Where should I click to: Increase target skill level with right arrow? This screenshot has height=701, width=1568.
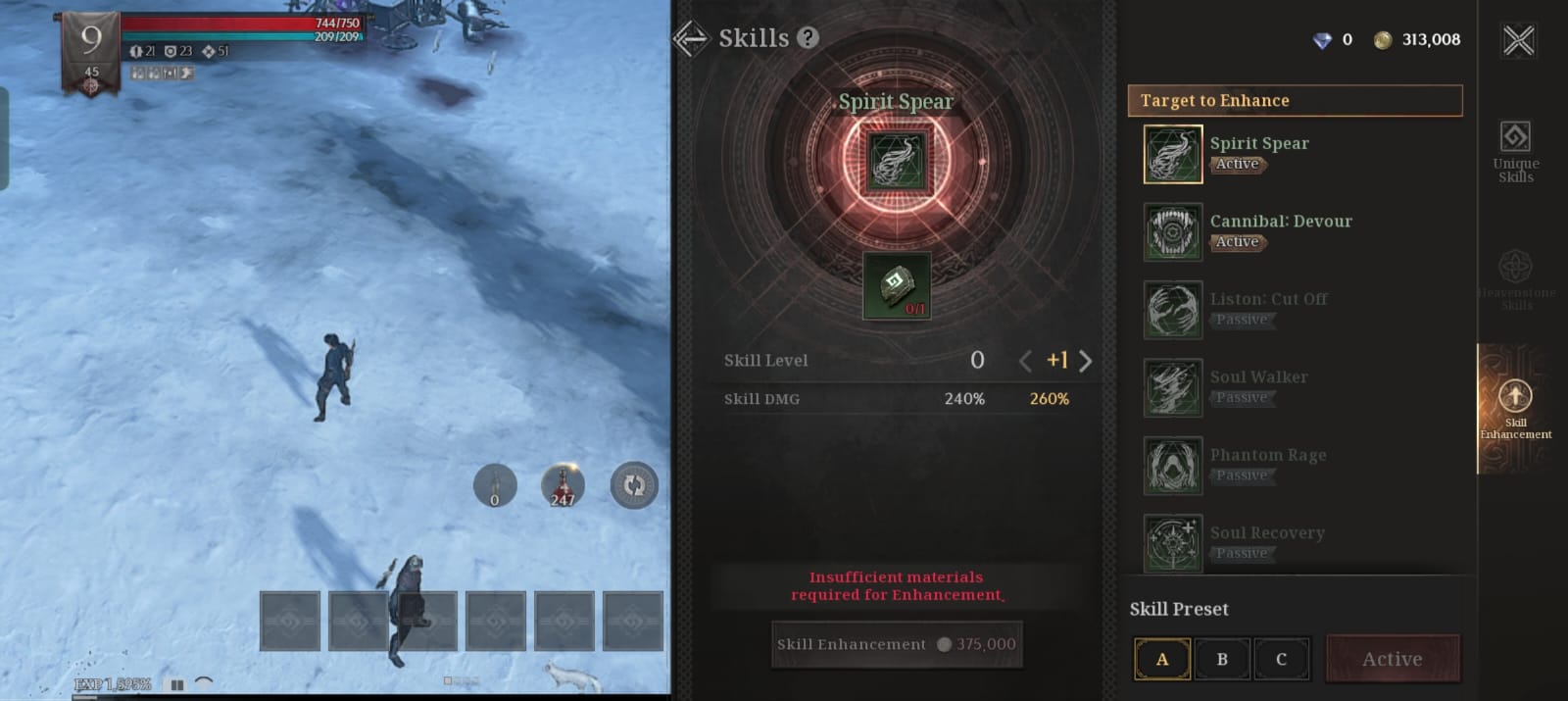point(1086,361)
